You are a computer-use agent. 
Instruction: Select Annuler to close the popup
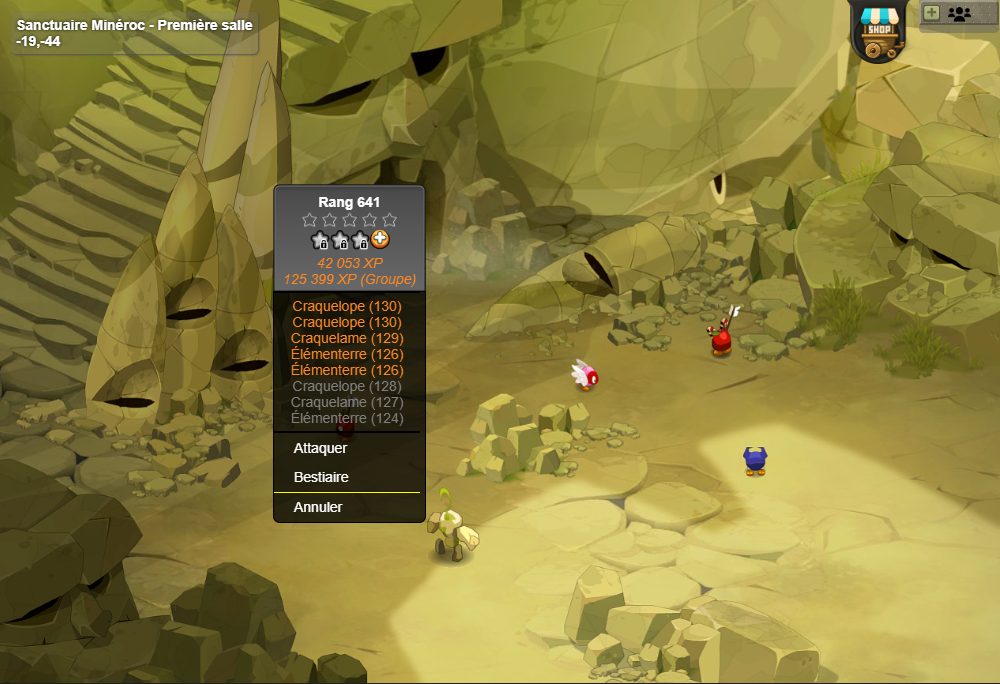coord(318,507)
